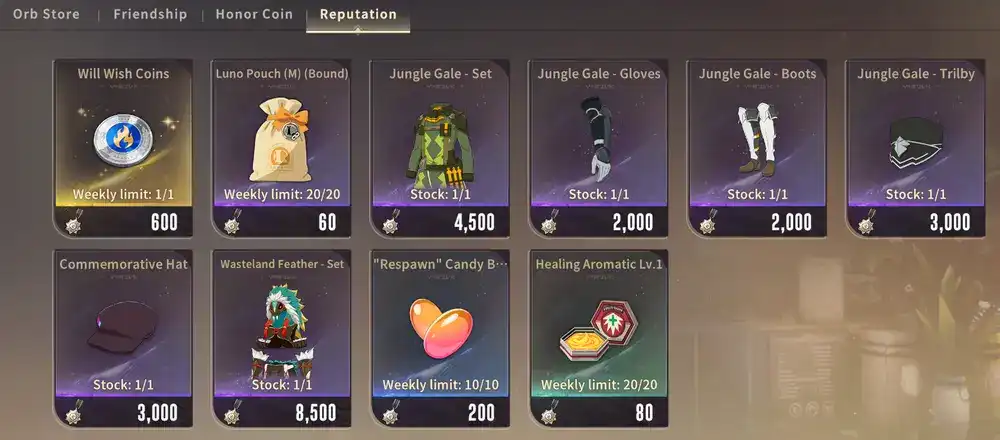Select the Honor Coin tab

(253, 15)
